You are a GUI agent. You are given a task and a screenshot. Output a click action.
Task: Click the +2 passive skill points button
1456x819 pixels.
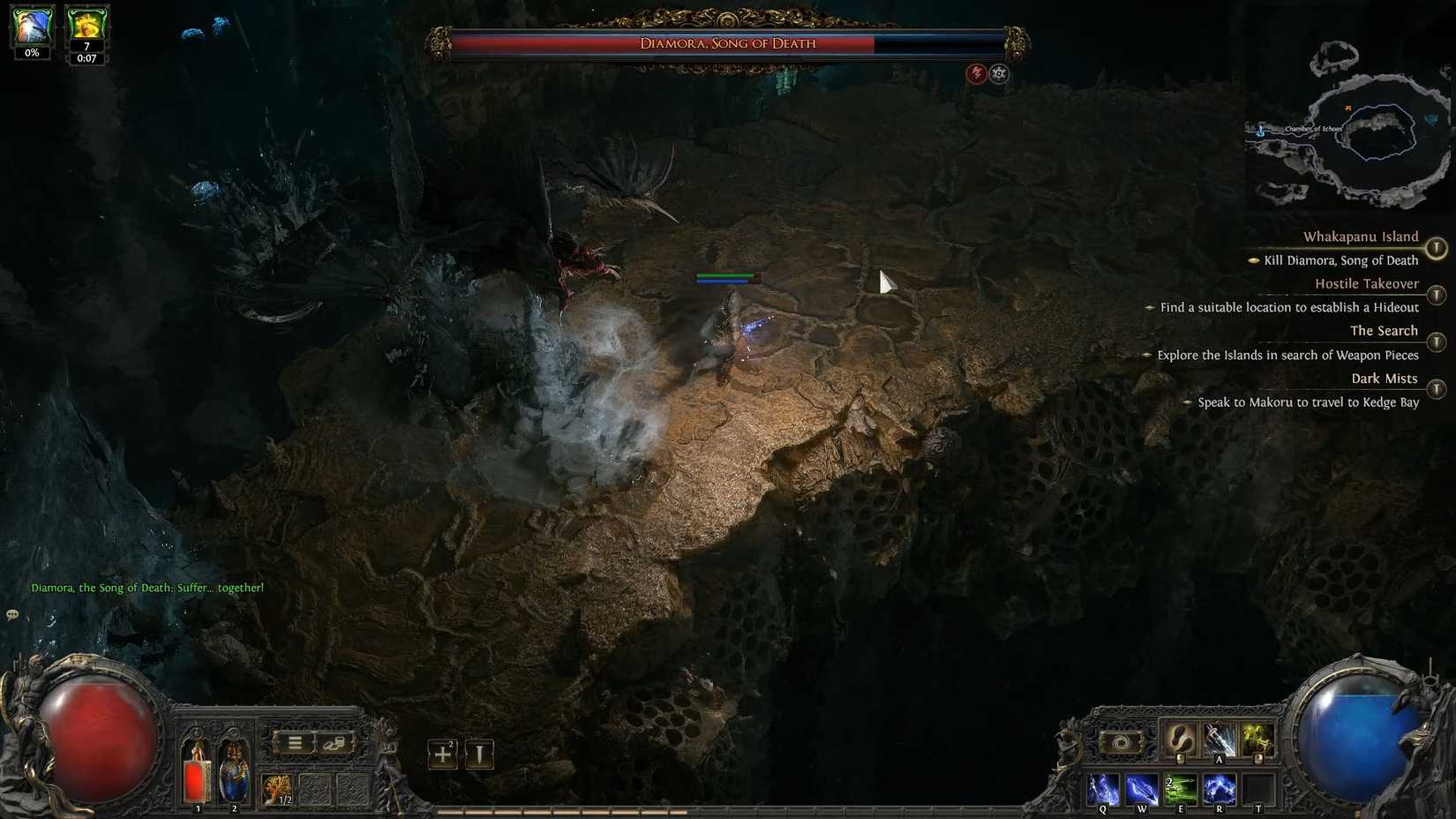tap(441, 754)
